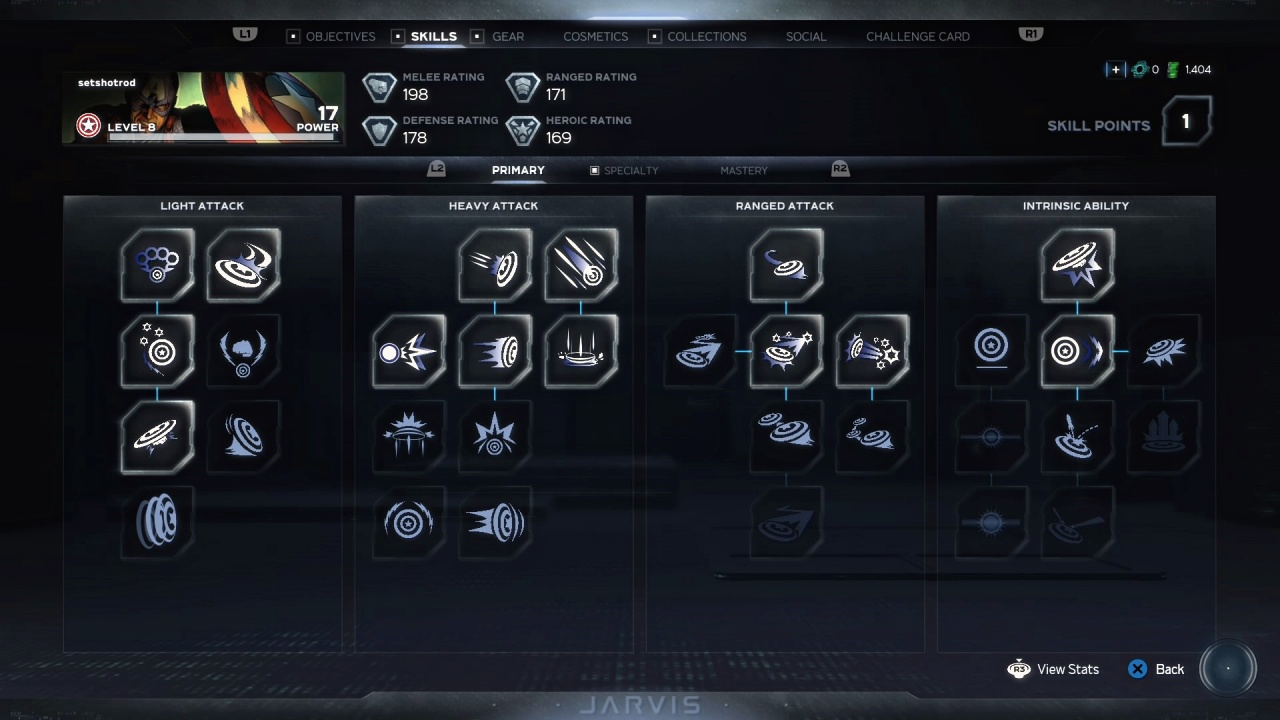The width and height of the screenshot is (1280, 720).
Task: Click the Captain America player banner
Action: tap(203, 108)
